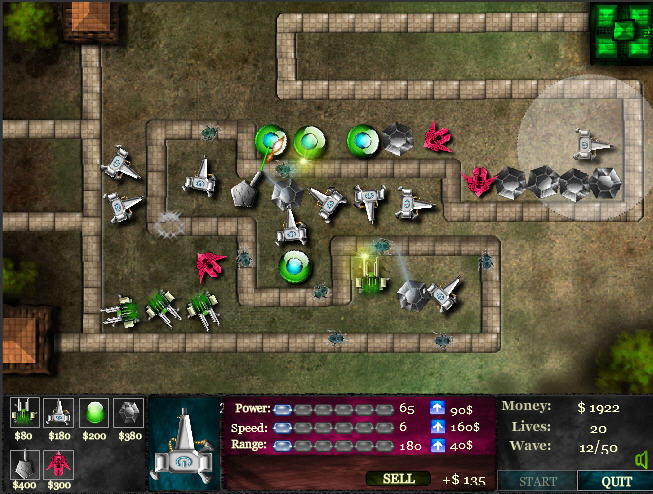Screen dimensions: 653x494
Task: Sell the selected tower
Action: [399, 479]
